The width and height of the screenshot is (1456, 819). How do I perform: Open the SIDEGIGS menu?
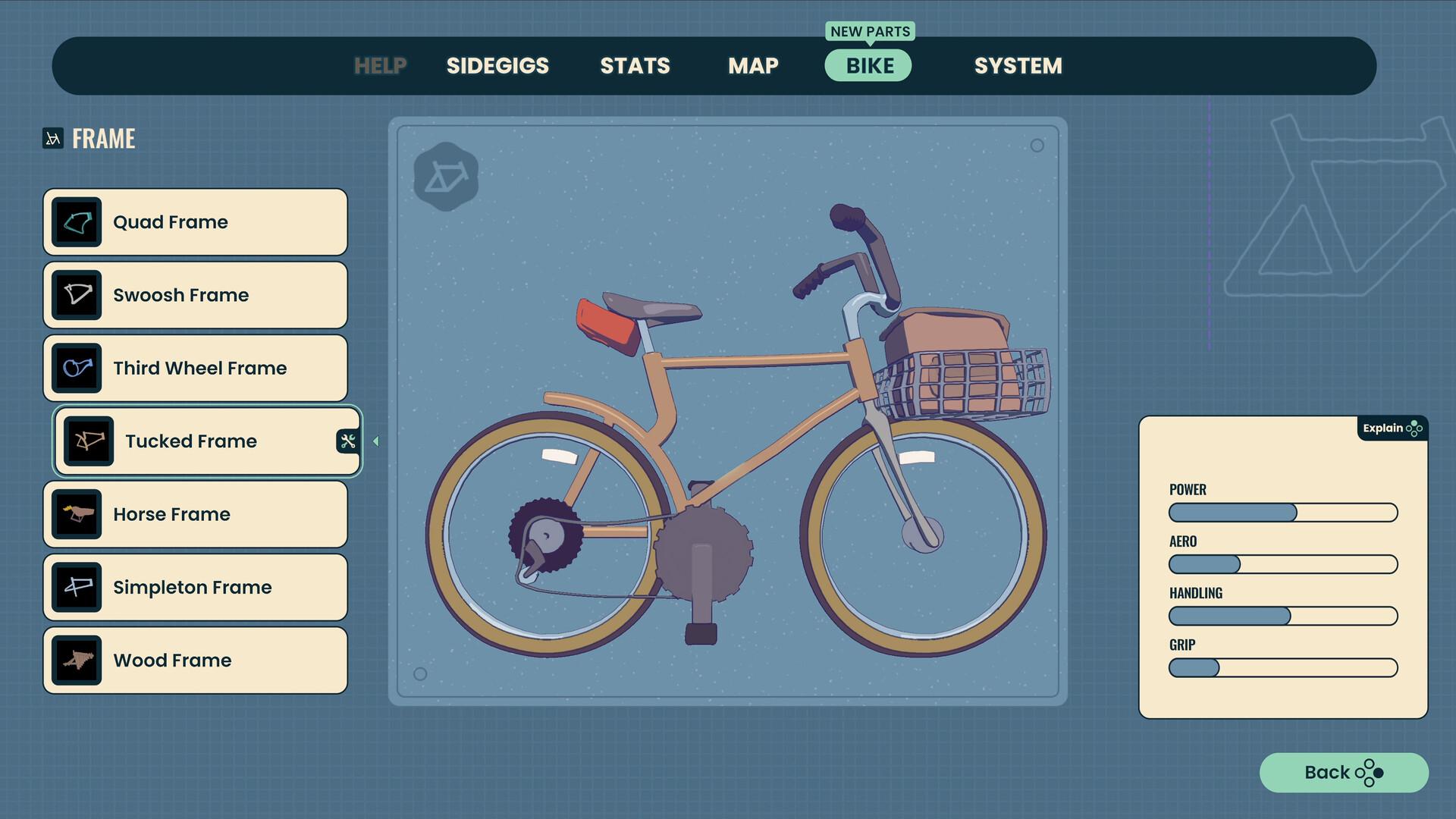coord(497,65)
